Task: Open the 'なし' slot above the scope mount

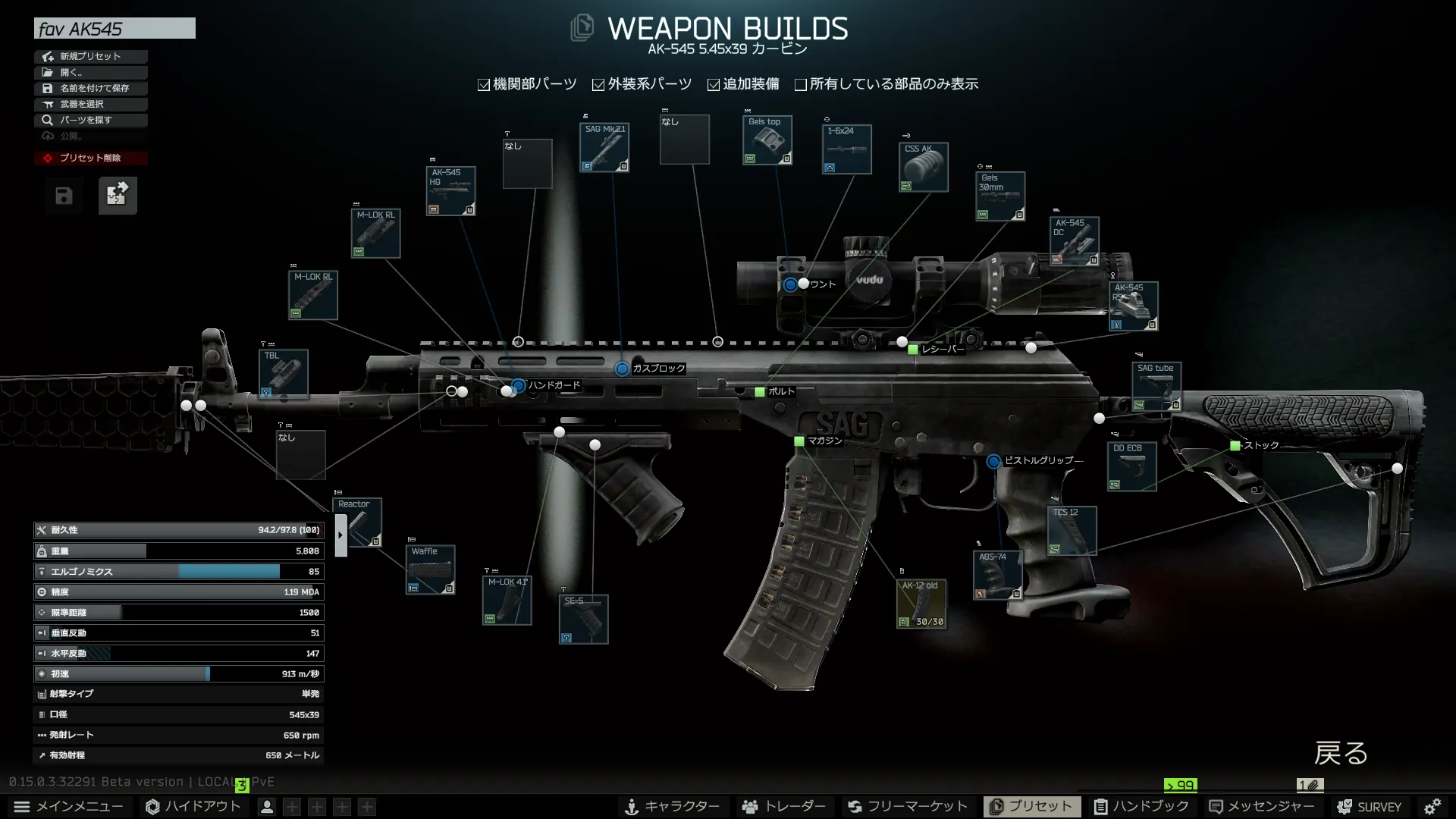Action: [685, 140]
